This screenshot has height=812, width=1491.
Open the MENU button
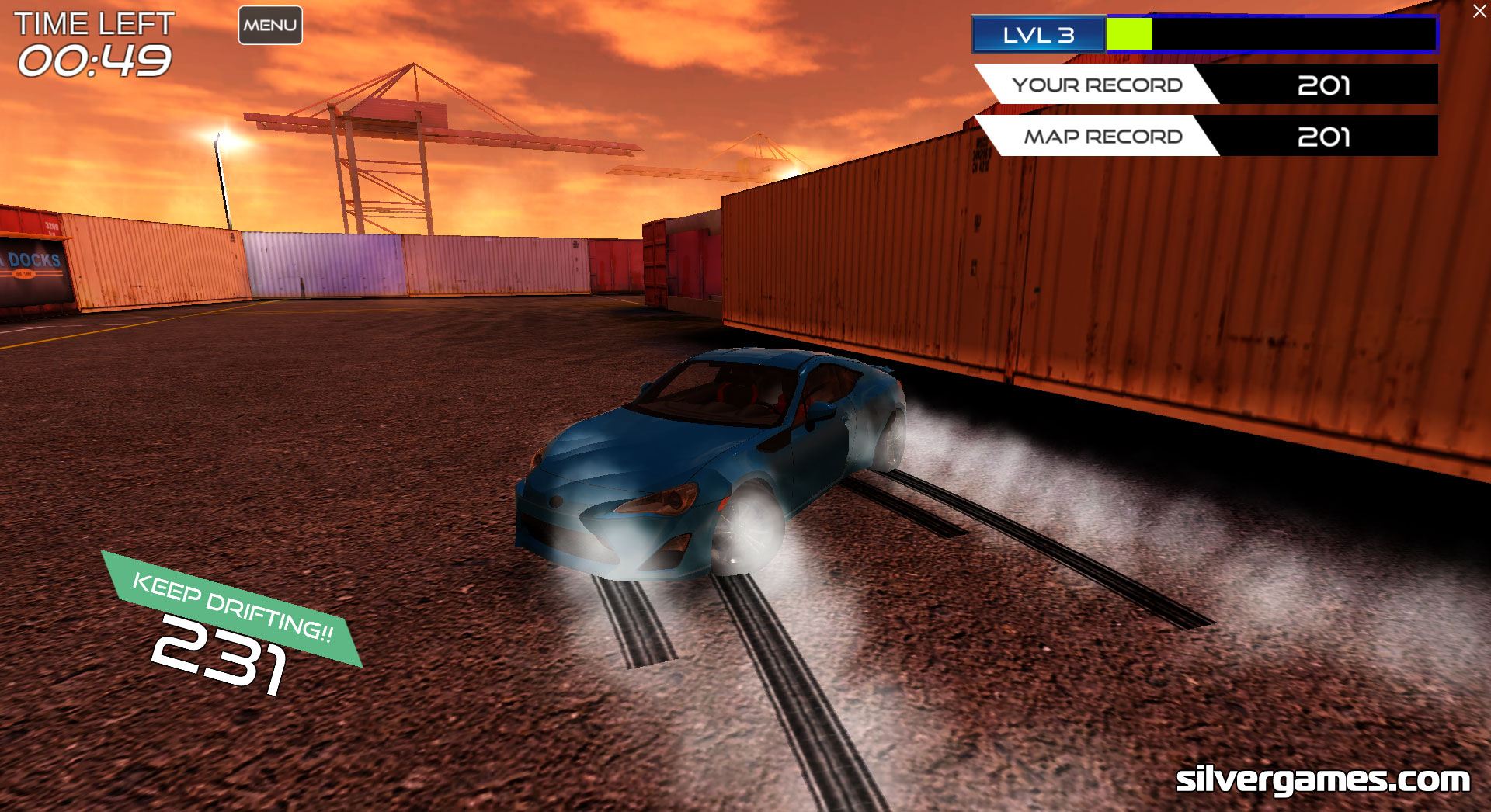[x=270, y=26]
